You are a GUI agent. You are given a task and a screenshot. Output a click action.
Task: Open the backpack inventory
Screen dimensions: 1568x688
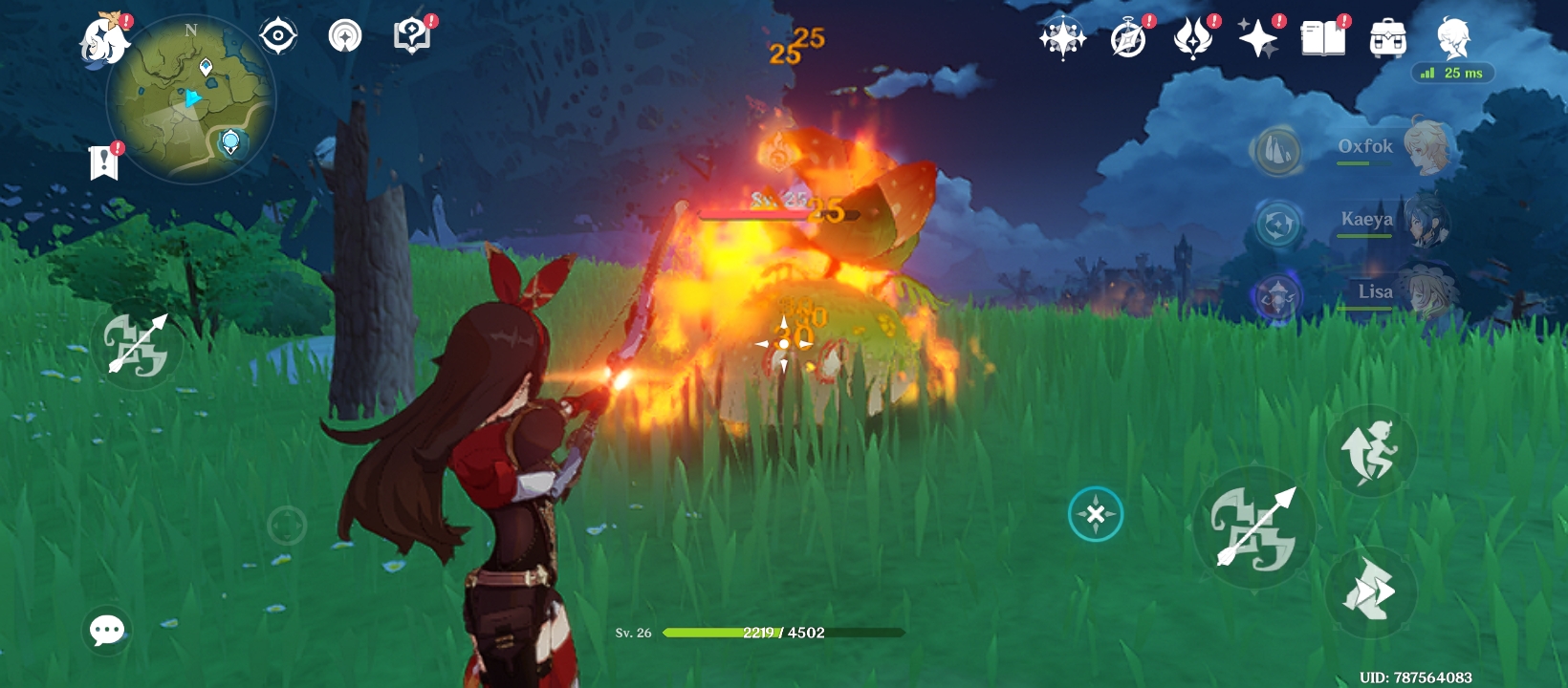[x=1387, y=39]
